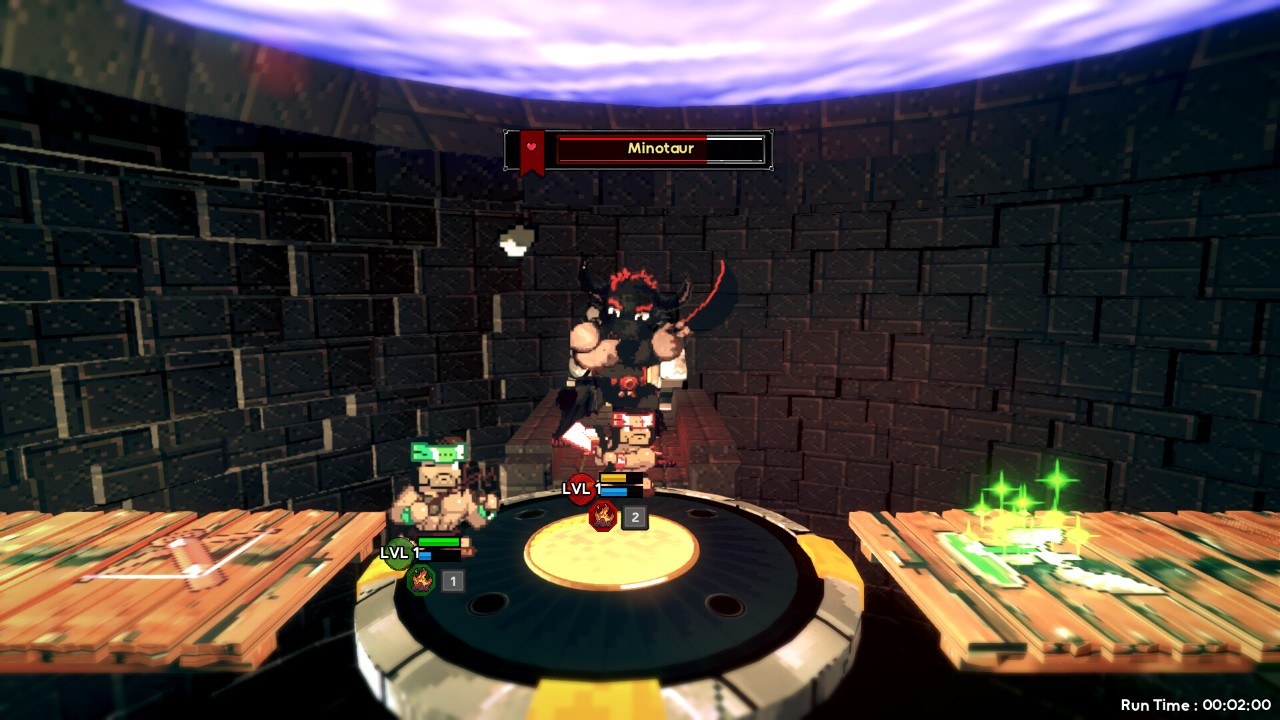Toggle the unit numbered 2 slot marker

633,516
